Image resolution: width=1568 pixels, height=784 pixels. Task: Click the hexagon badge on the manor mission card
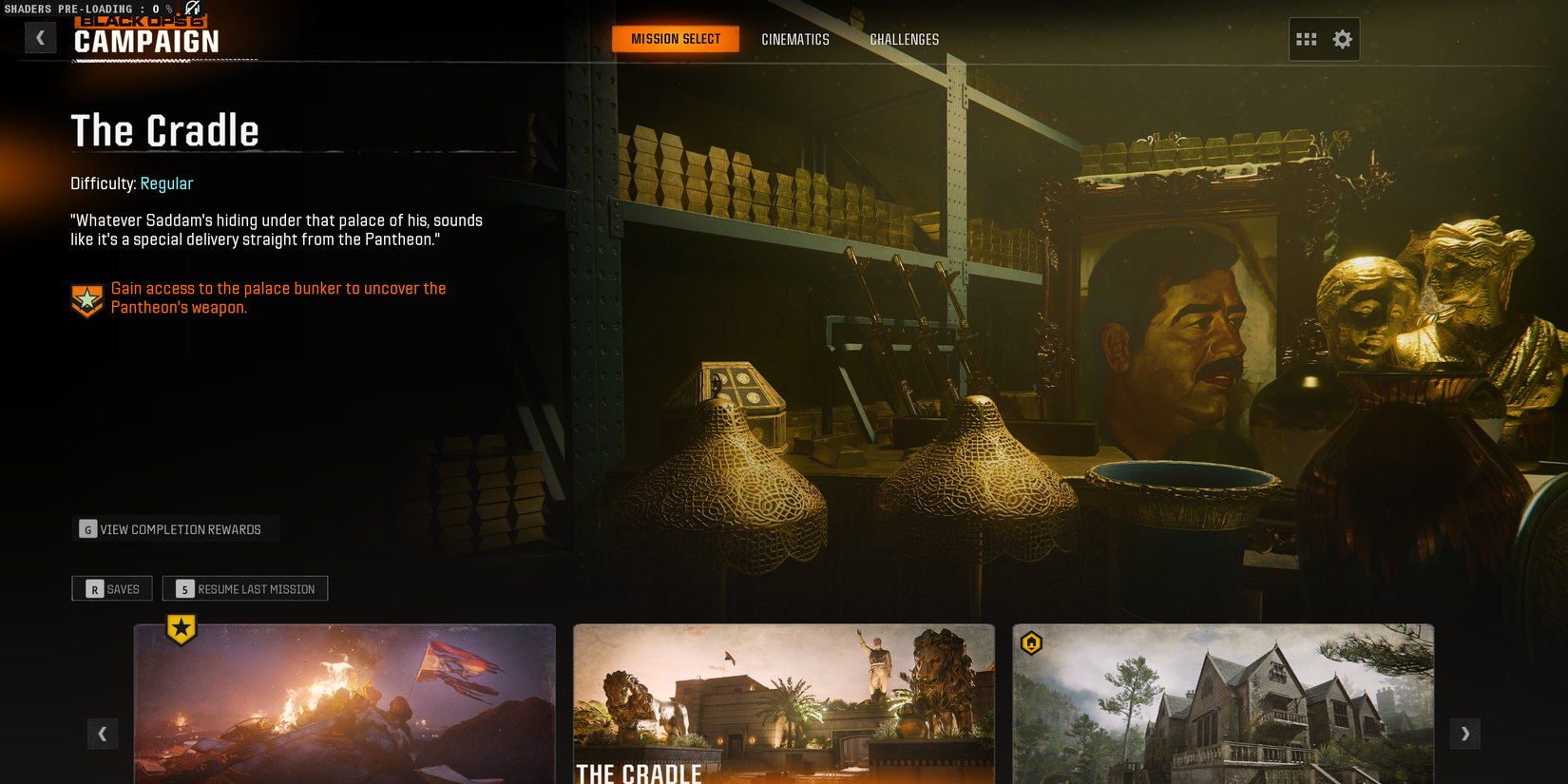click(x=1030, y=643)
